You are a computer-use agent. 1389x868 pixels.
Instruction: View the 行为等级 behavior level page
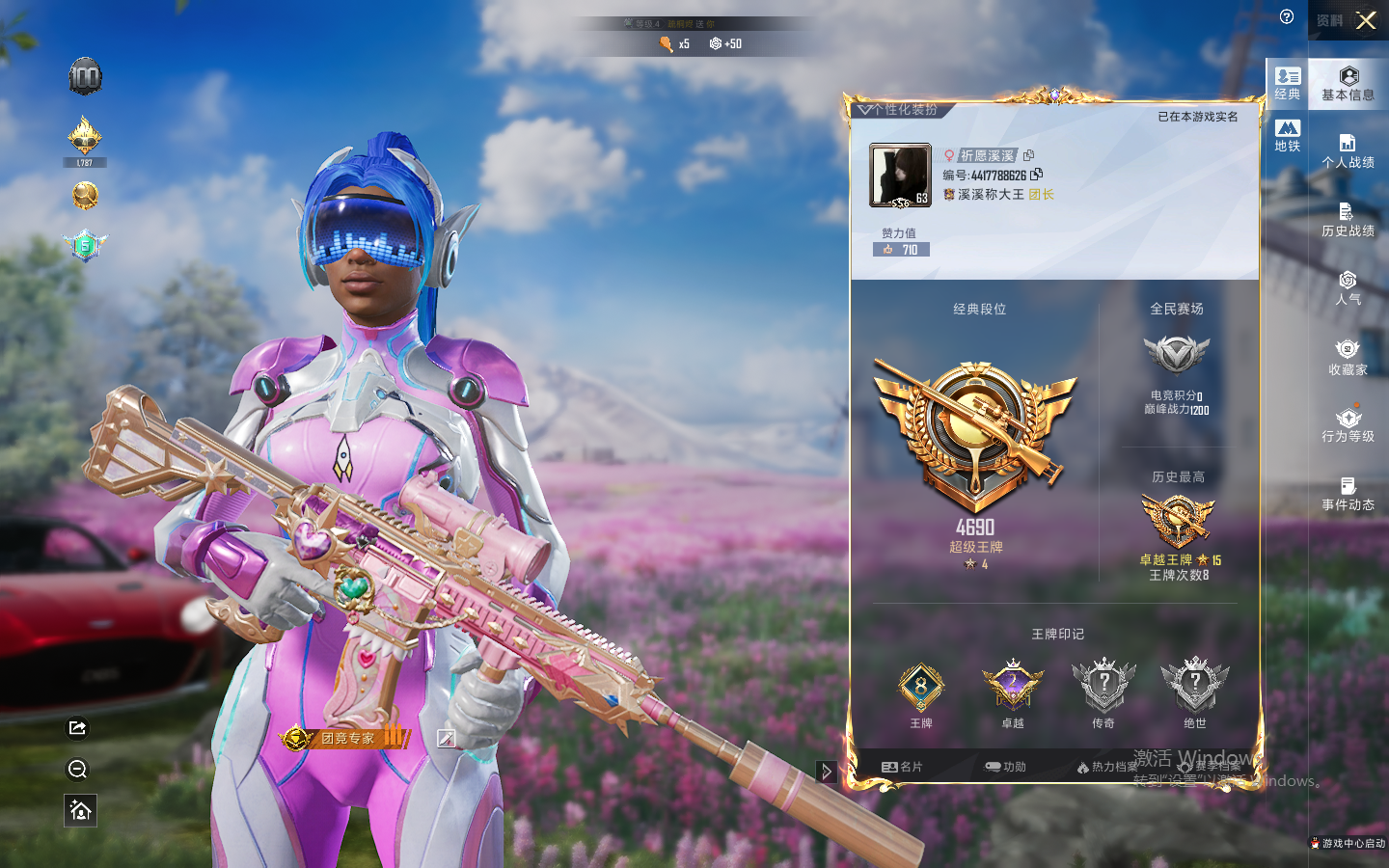click(1348, 425)
